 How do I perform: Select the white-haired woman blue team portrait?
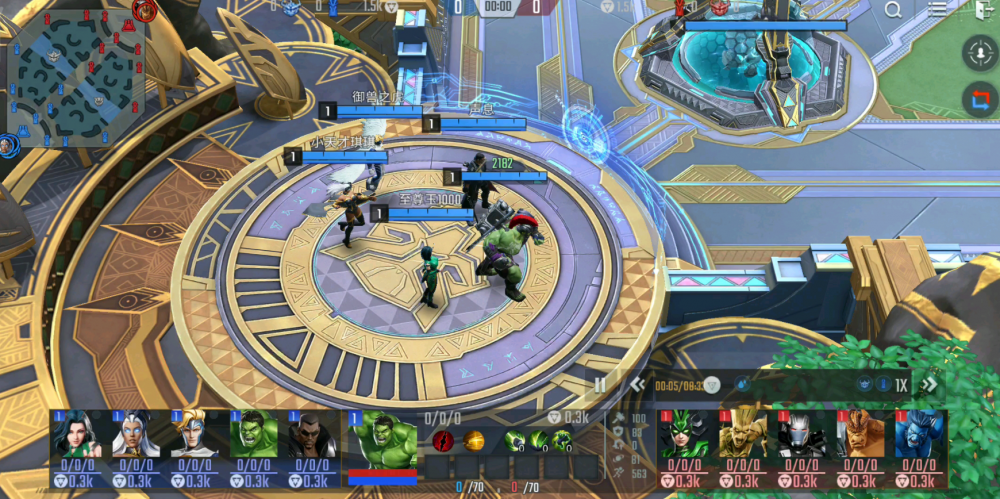coord(136,434)
